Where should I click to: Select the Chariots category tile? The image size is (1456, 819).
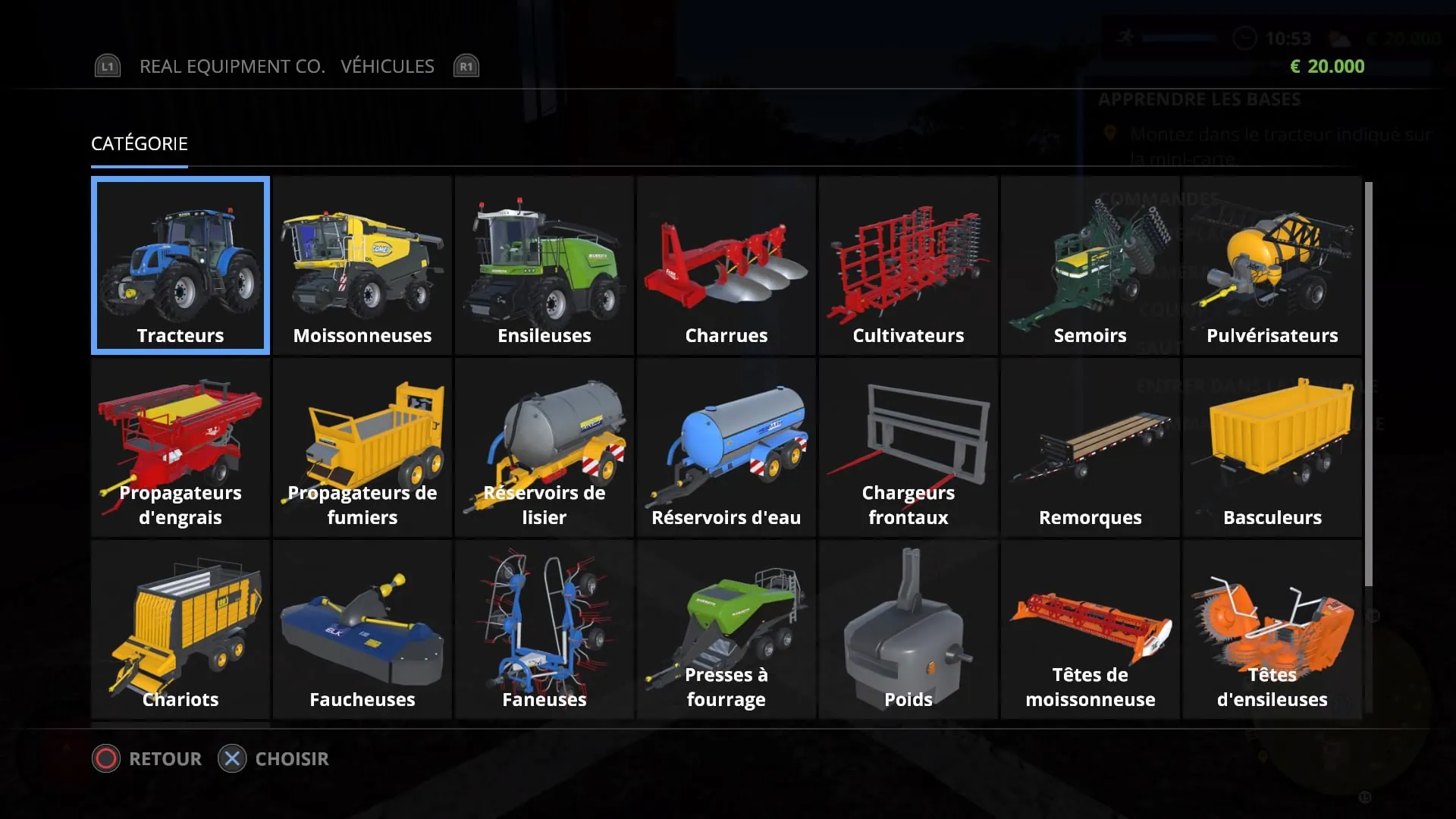(x=180, y=629)
